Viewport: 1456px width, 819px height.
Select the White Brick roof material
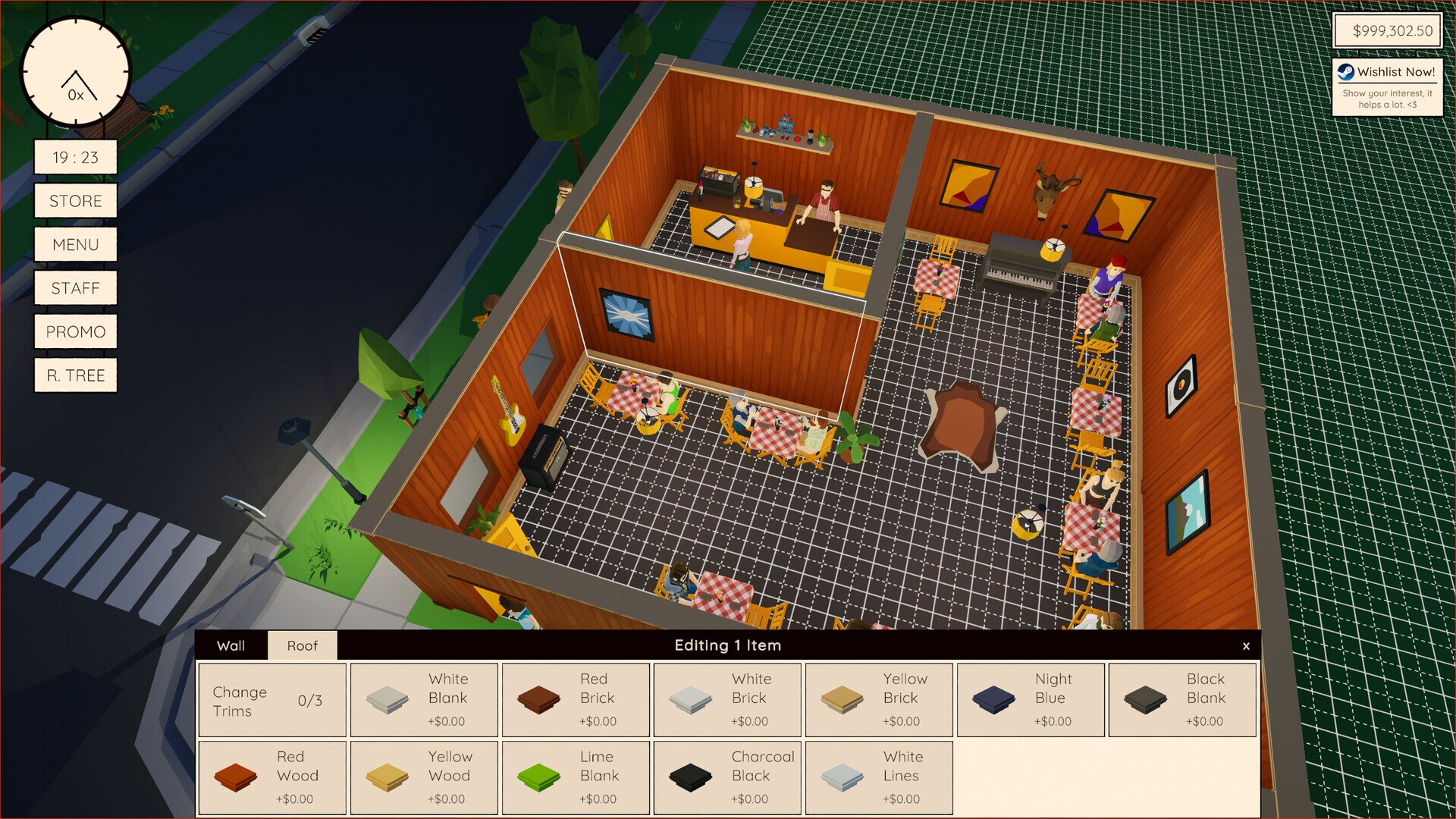click(x=726, y=699)
